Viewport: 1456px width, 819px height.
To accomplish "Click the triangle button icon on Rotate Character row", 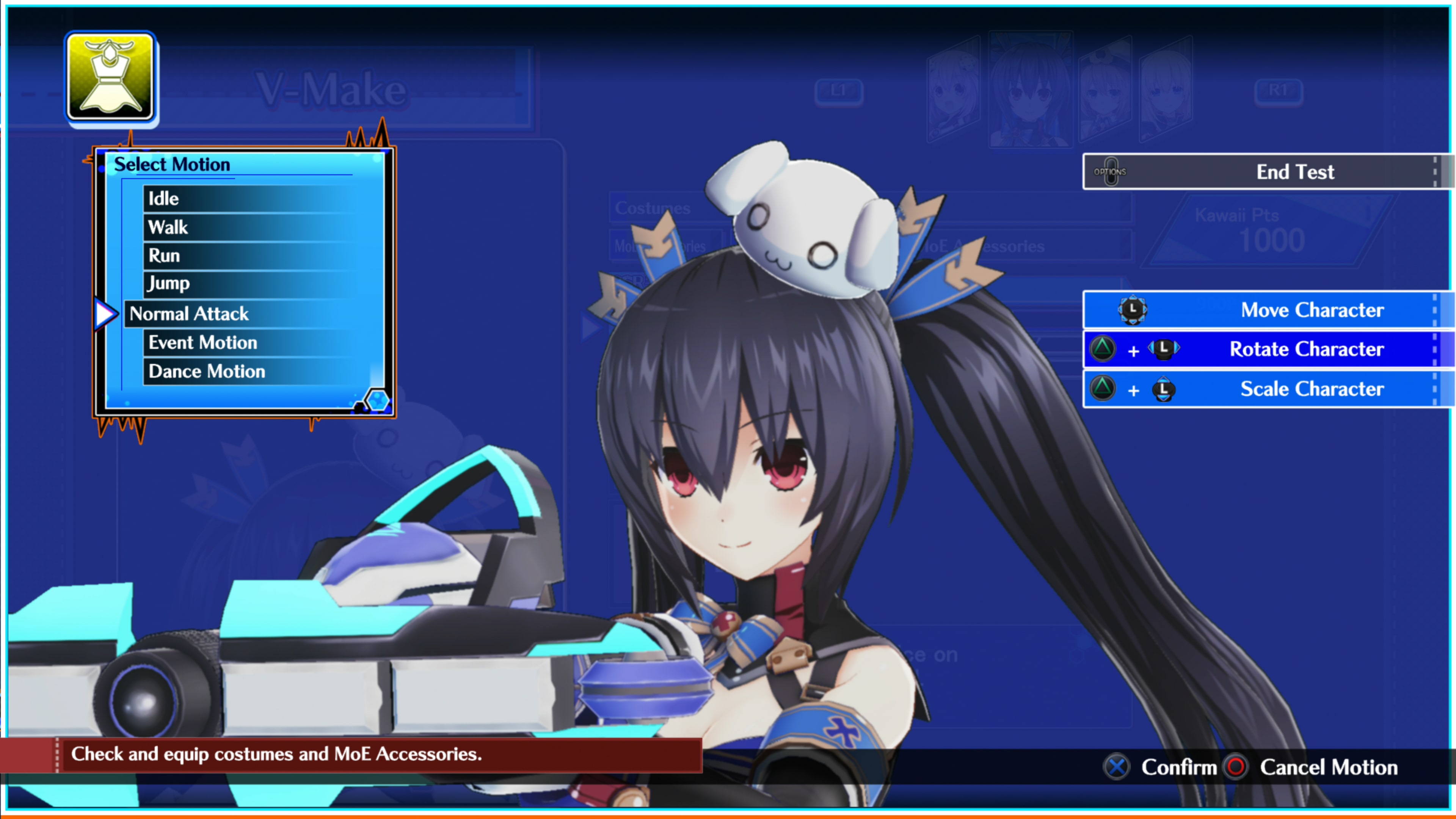I will 1103,349.
